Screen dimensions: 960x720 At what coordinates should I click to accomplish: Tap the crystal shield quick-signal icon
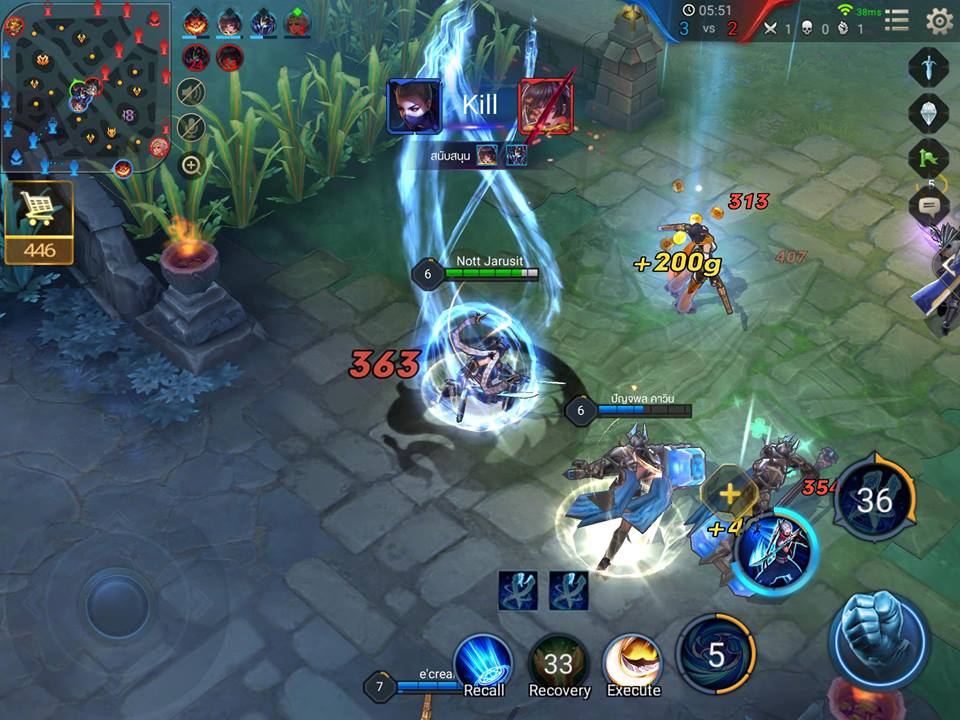[928, 112]
